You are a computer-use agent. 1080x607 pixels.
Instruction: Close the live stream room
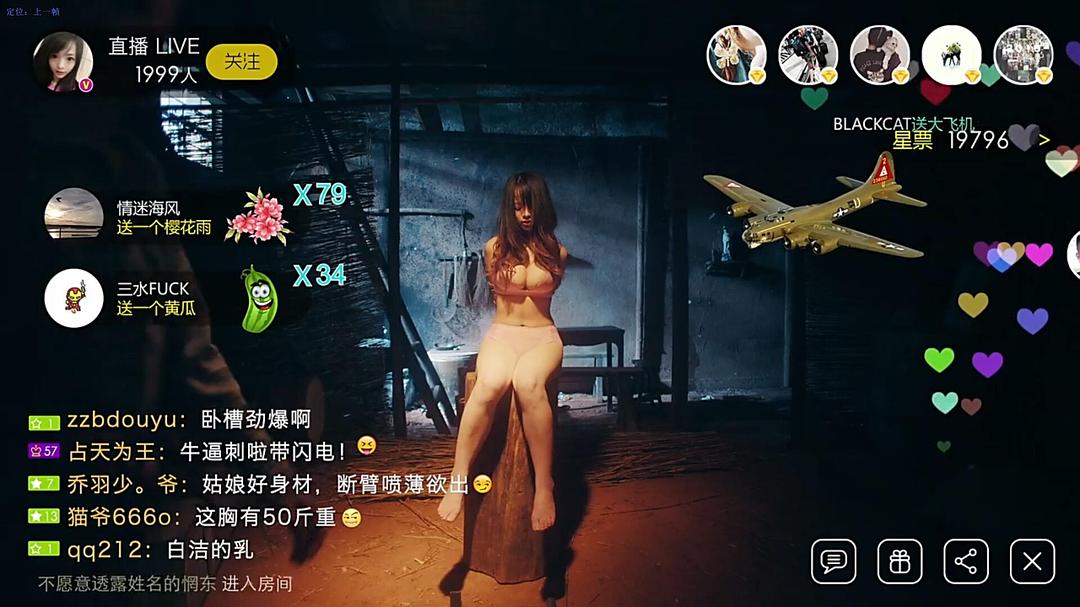(x=1032, y=561)
